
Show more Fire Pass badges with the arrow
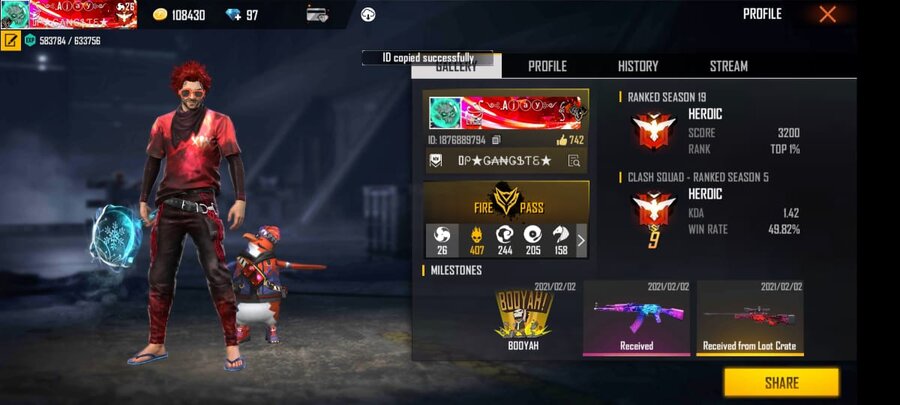581,240
